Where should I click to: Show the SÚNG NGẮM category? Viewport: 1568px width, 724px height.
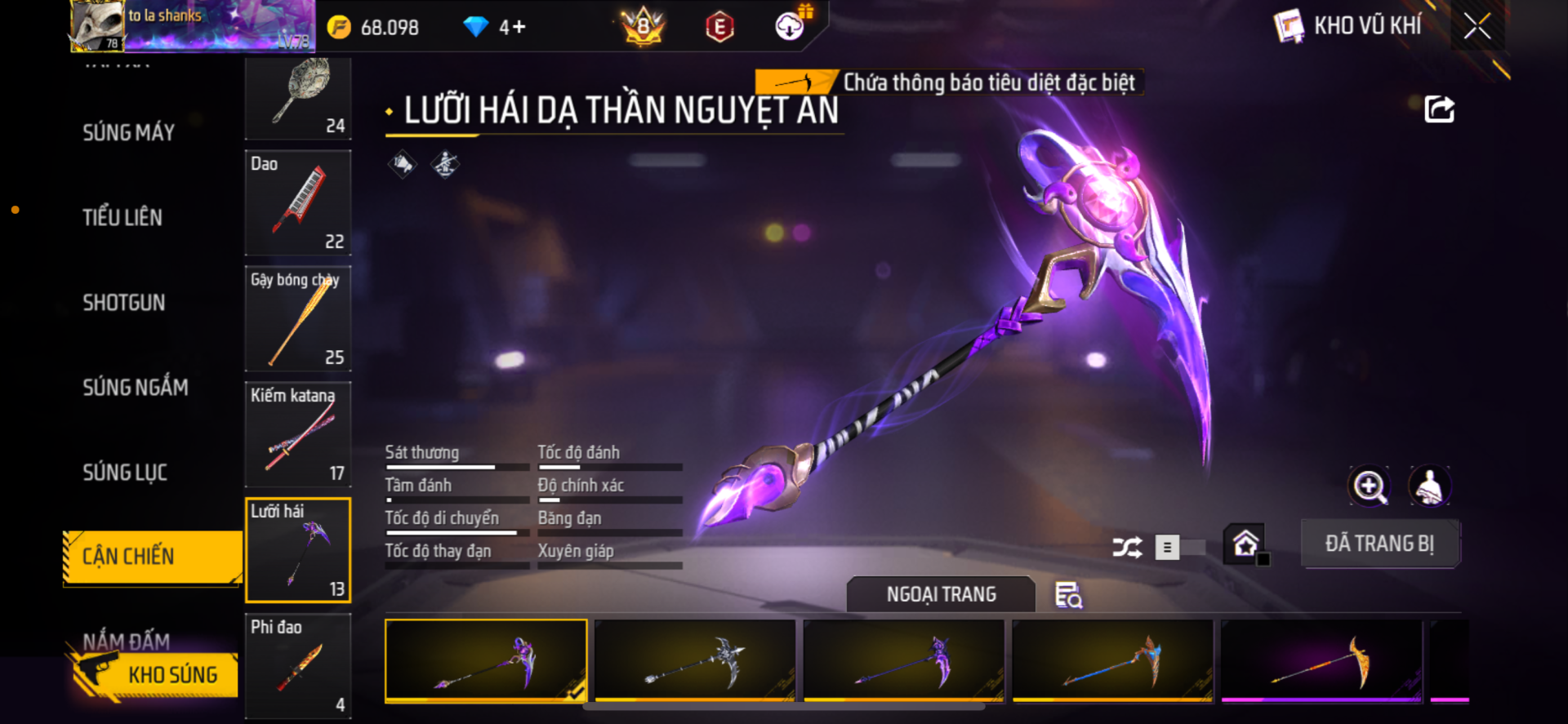(x=135, y=388)
